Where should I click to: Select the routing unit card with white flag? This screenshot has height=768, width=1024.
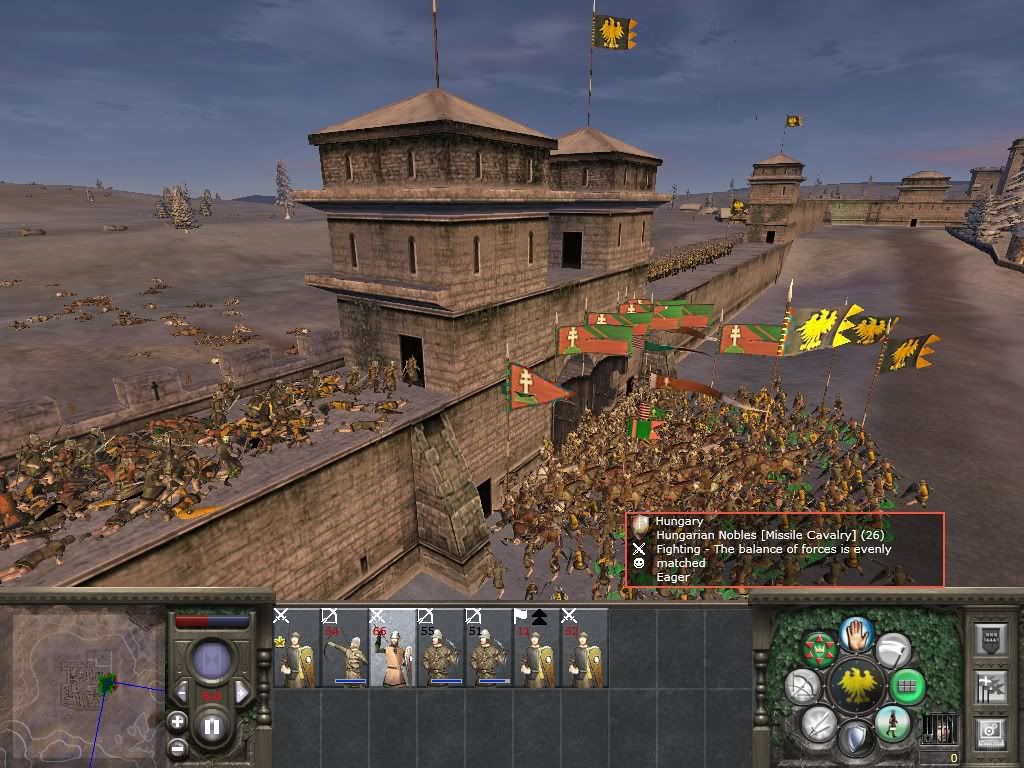(x=538, y=648)
